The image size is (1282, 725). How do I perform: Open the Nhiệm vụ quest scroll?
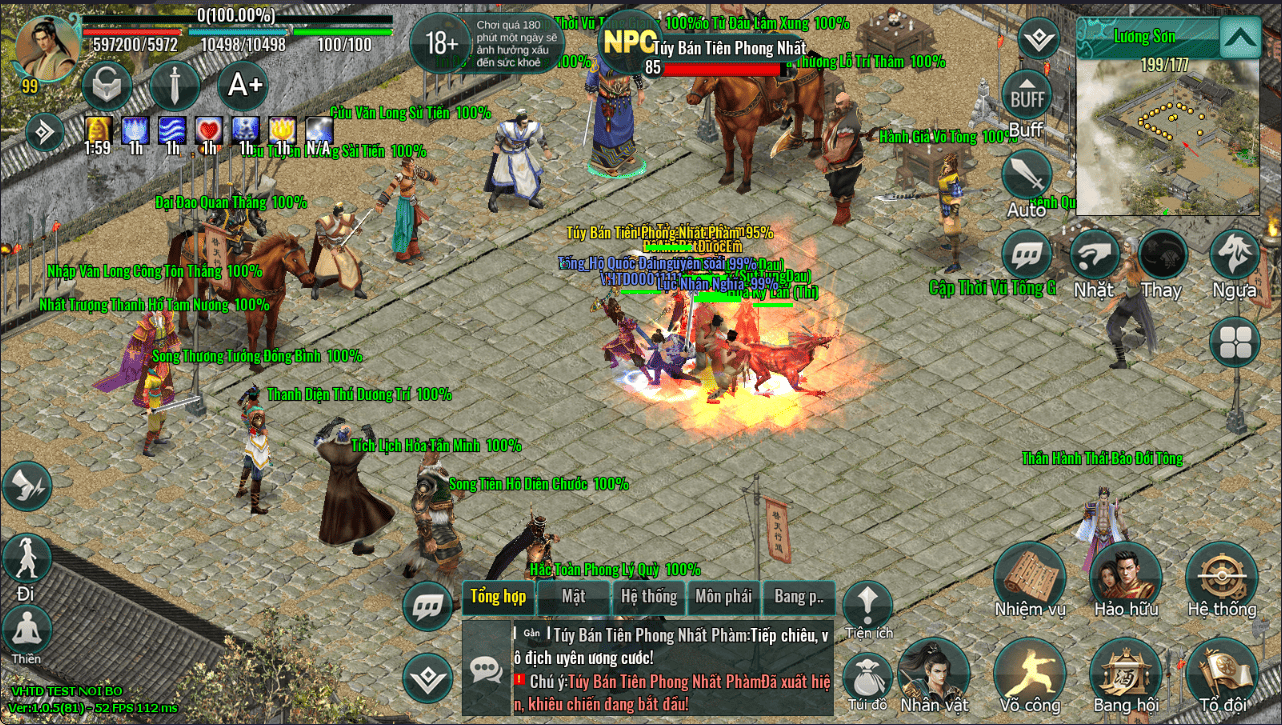point(1029,577)
